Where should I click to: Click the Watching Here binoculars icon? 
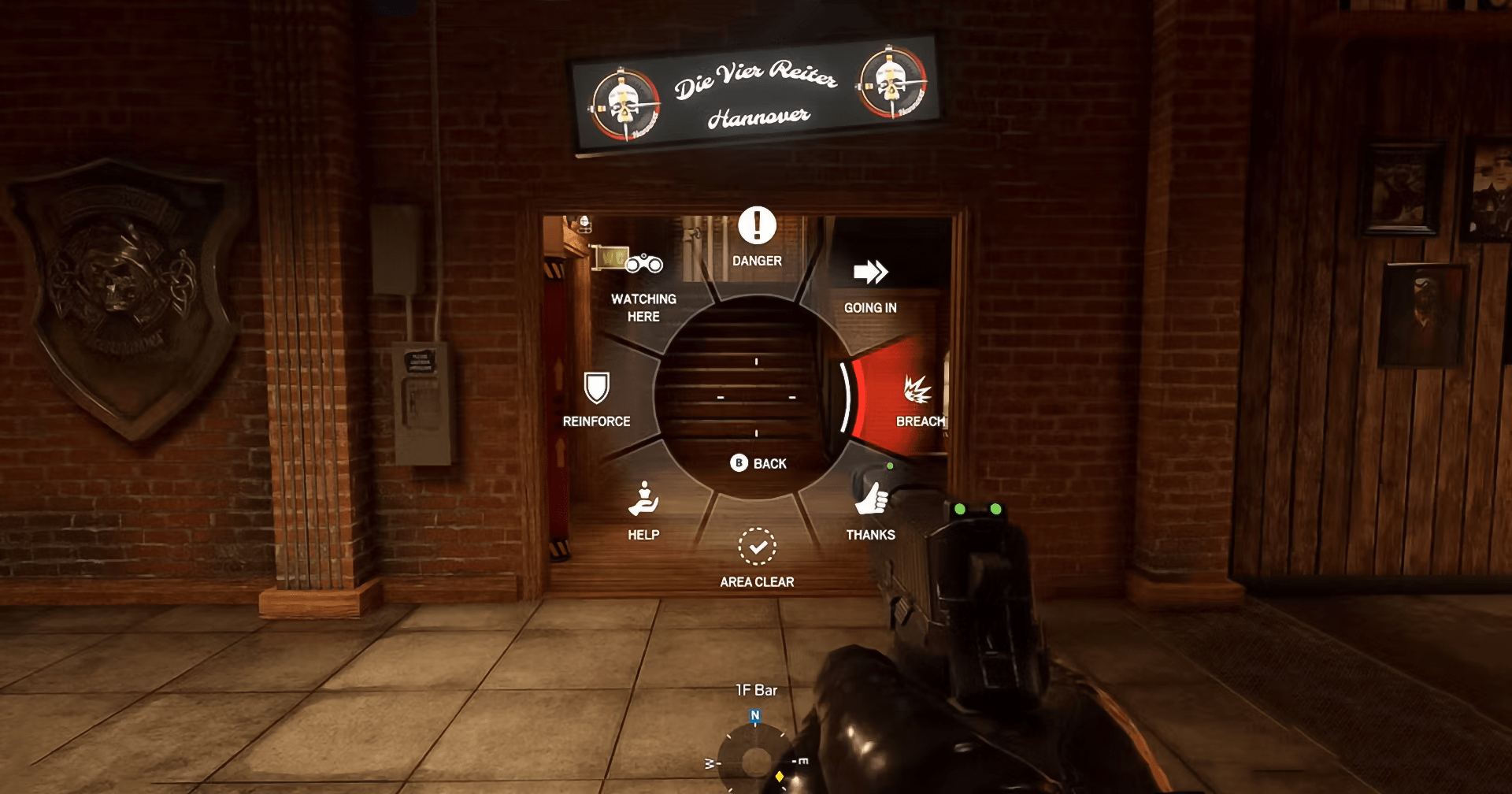pos(644,264)
